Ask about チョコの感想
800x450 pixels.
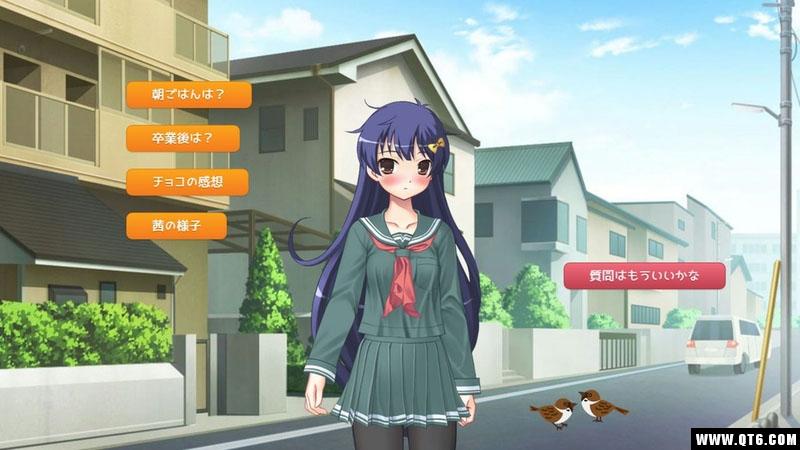[x=187, y=182]
